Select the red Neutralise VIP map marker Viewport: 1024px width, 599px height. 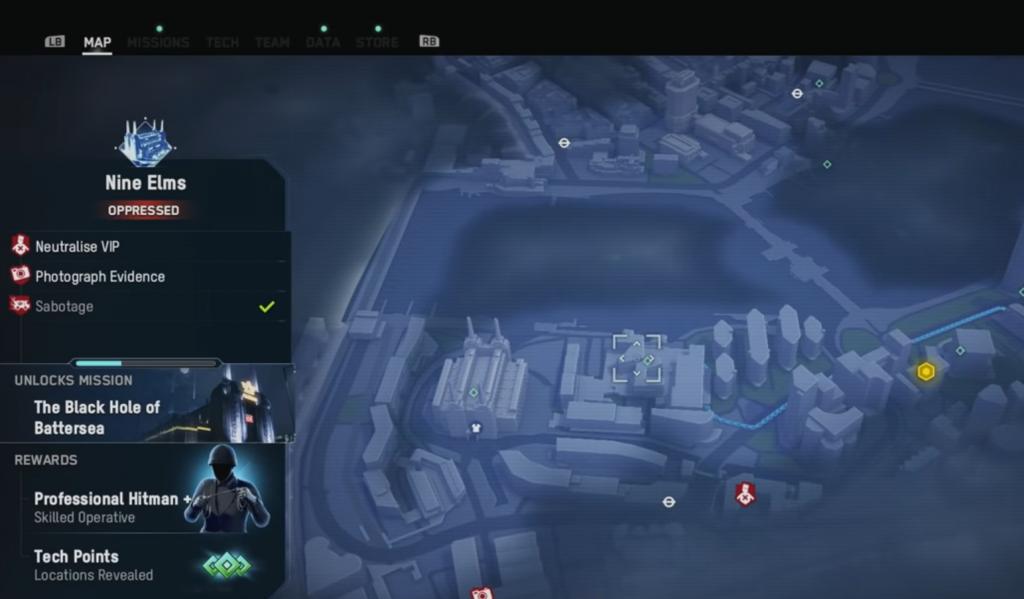click(744, 493)
